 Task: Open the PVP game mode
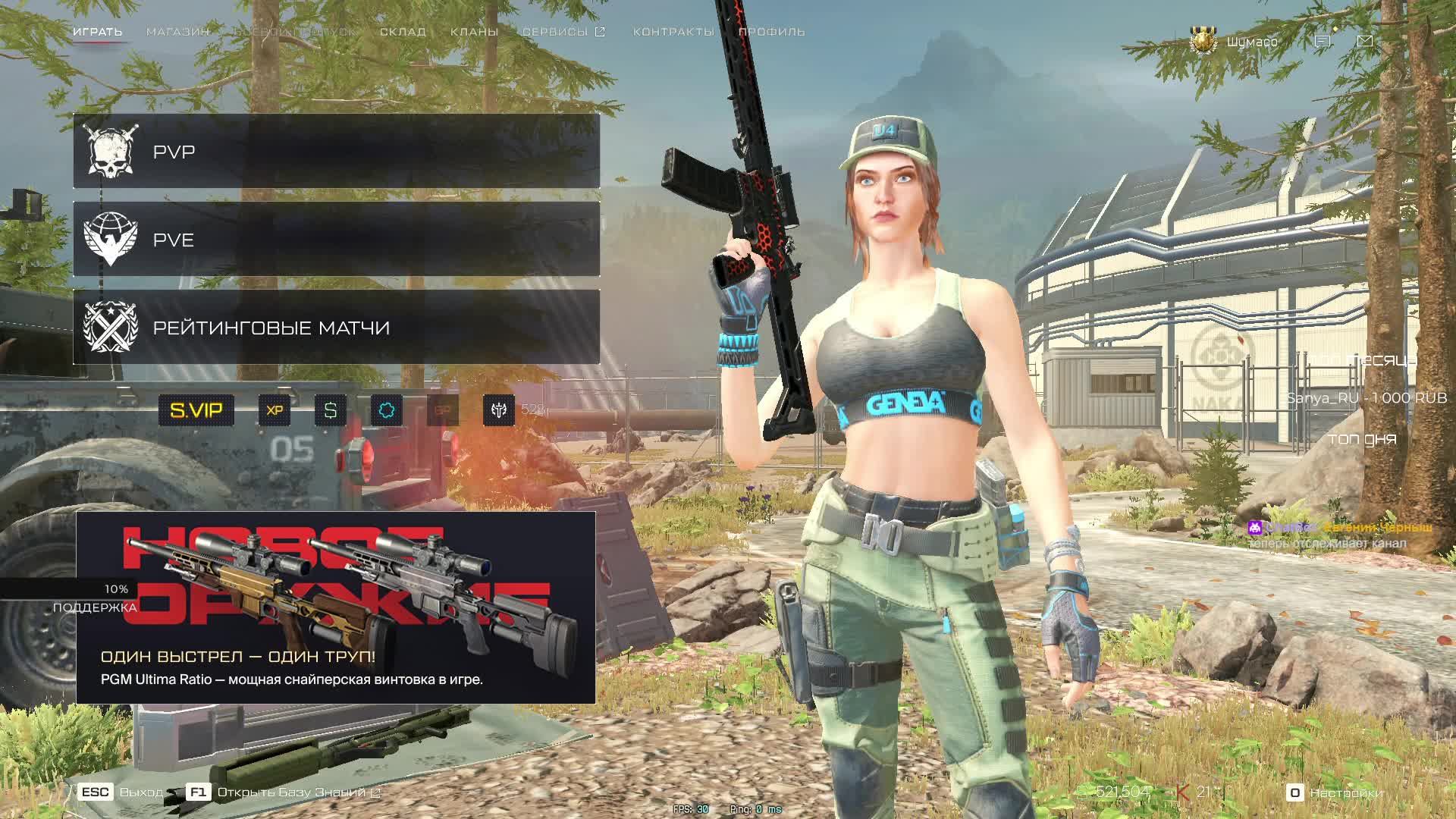click(x=336, y=152)
